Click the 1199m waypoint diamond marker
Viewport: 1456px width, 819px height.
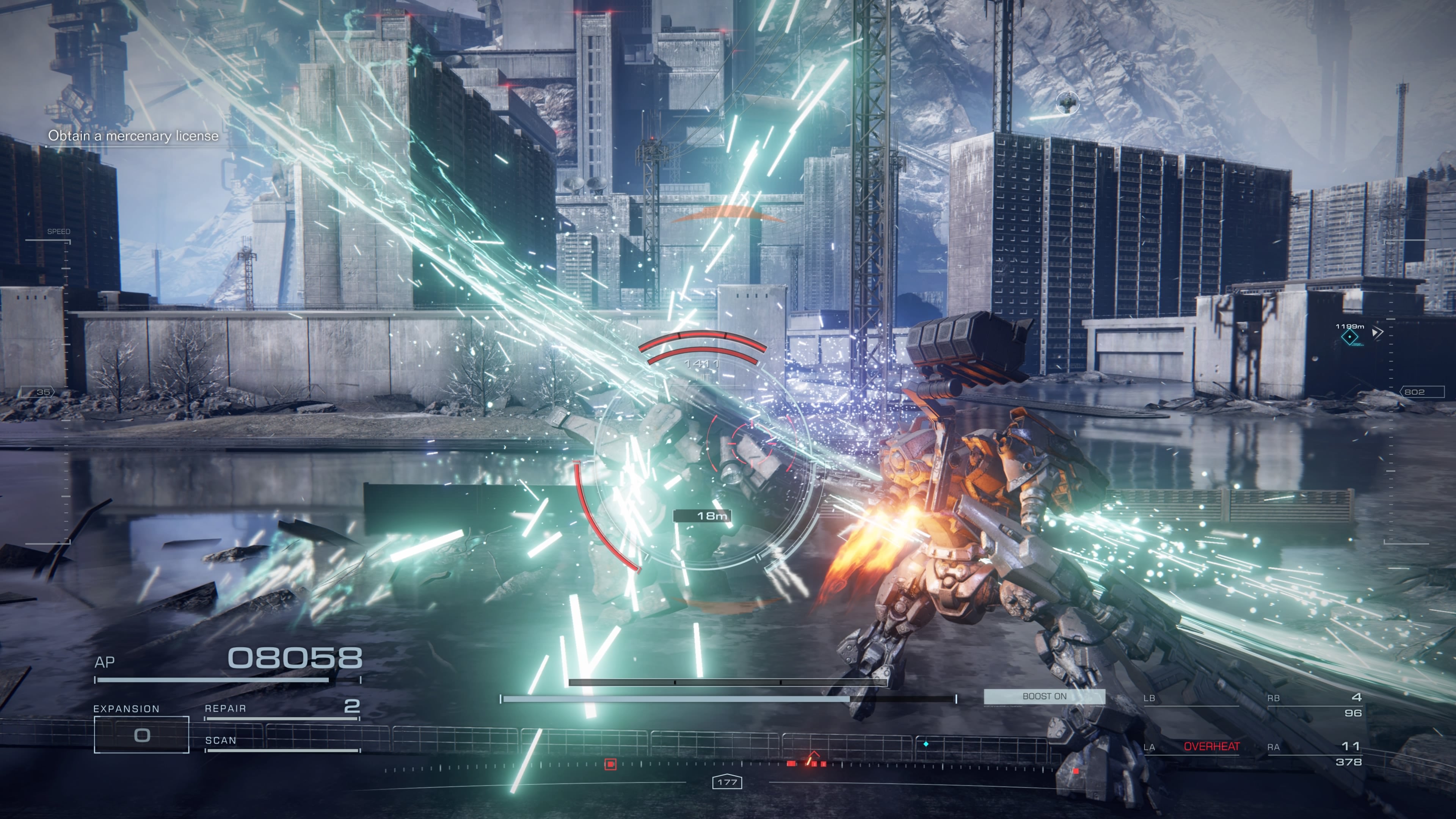(1350, 337)
